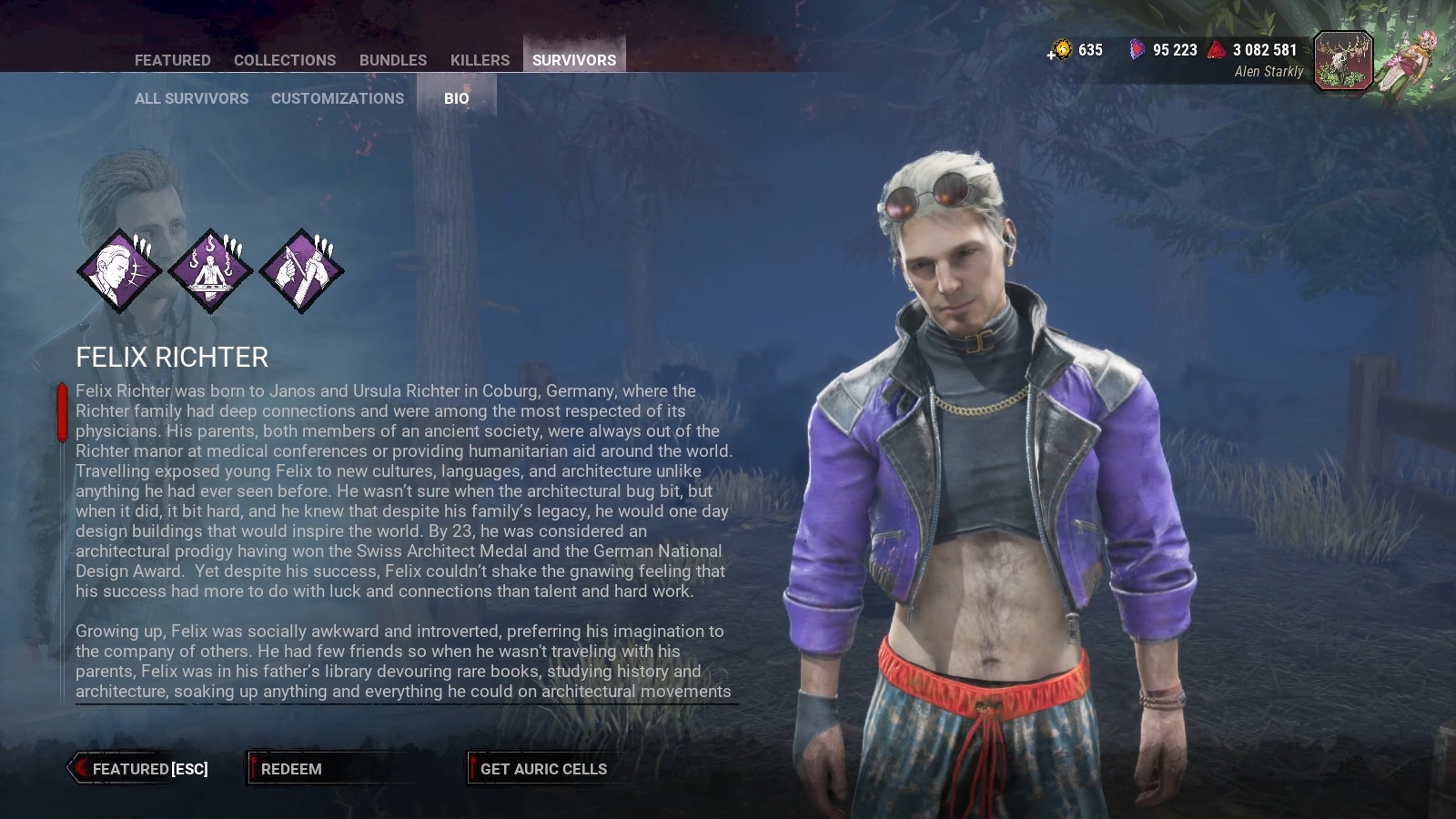Click the Survivors tab
Viewport: 1456px width, 819px height.
pyautogui.click(x=574, y=60)
